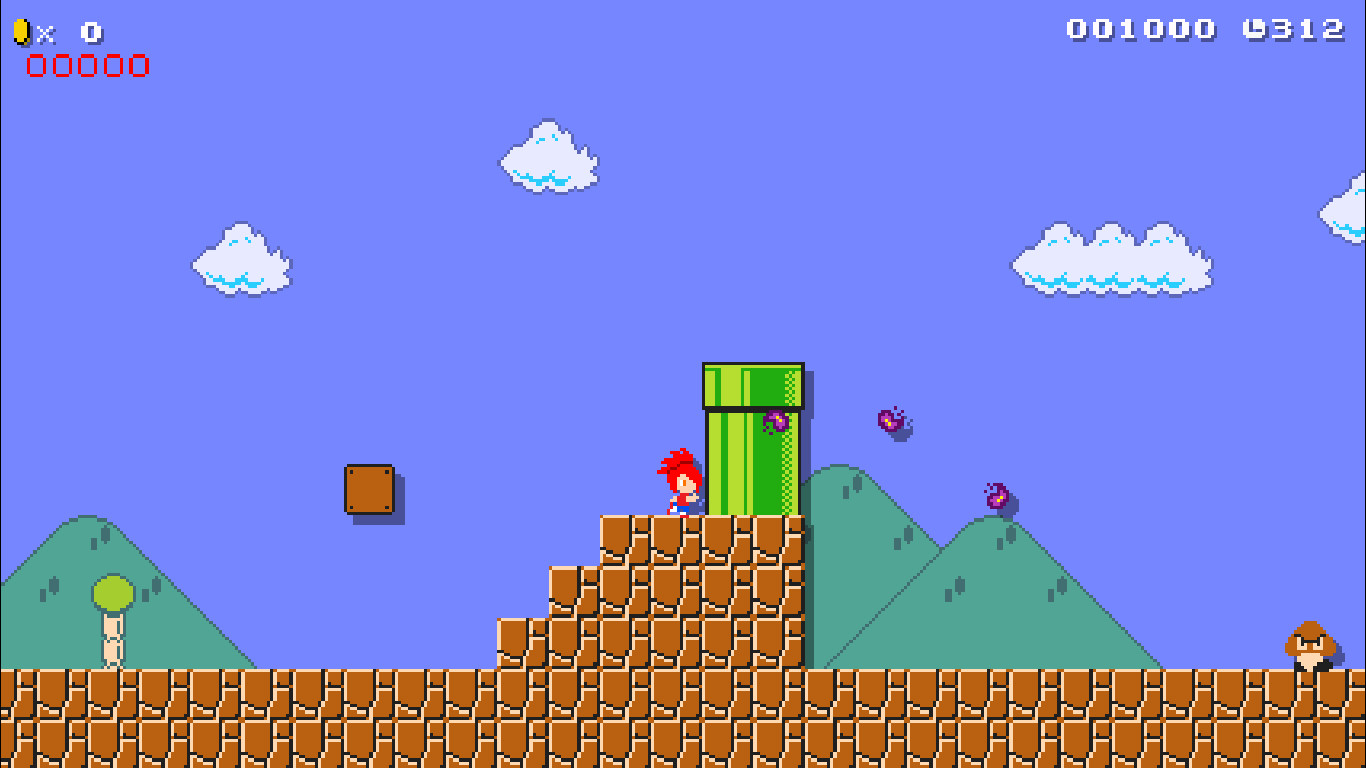This screenshot has width=1366, height=768.
Task: Click the coin counter icon
Action: [22, 29]
